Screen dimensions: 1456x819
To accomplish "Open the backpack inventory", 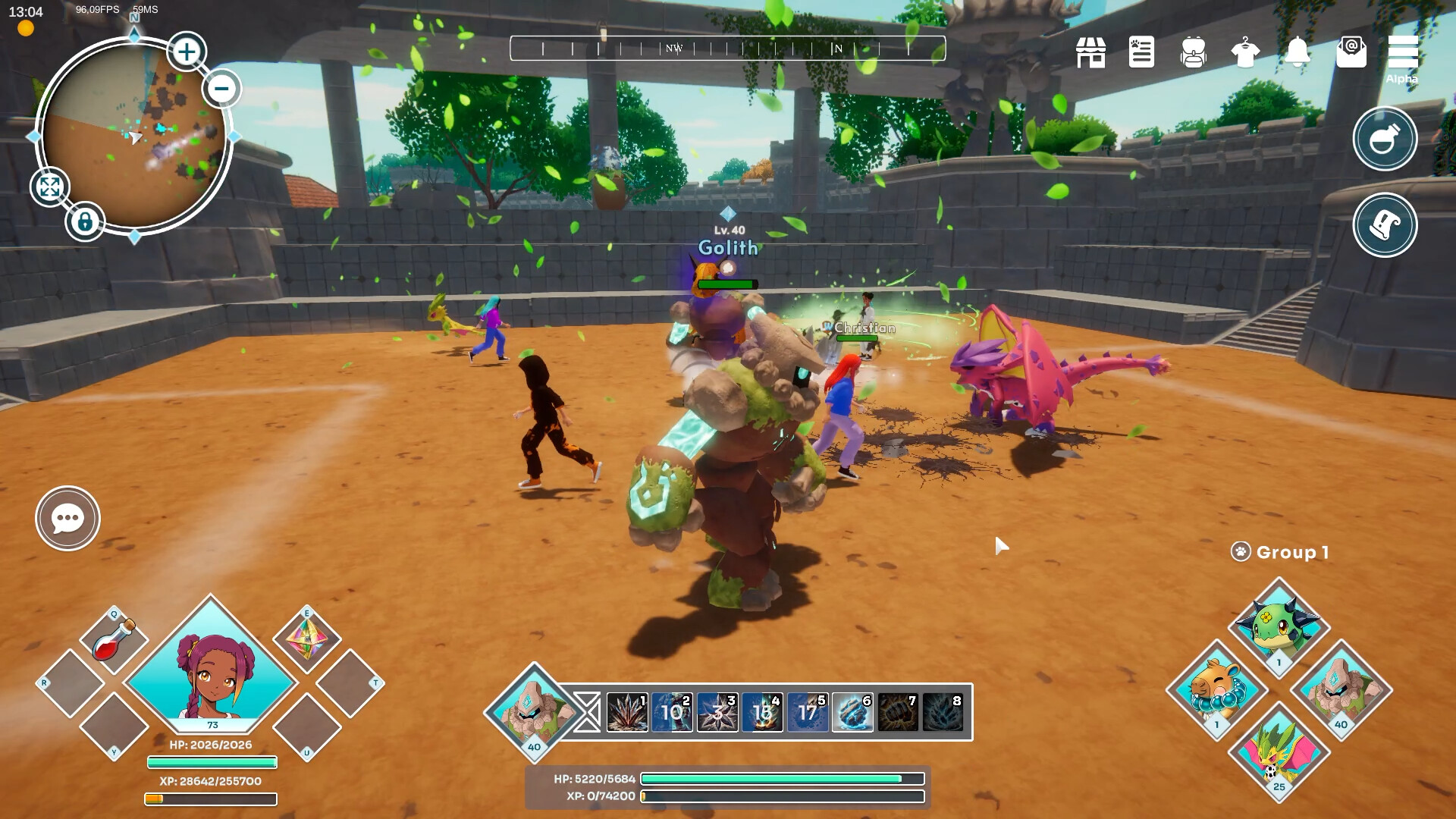I will point(1193,52).
